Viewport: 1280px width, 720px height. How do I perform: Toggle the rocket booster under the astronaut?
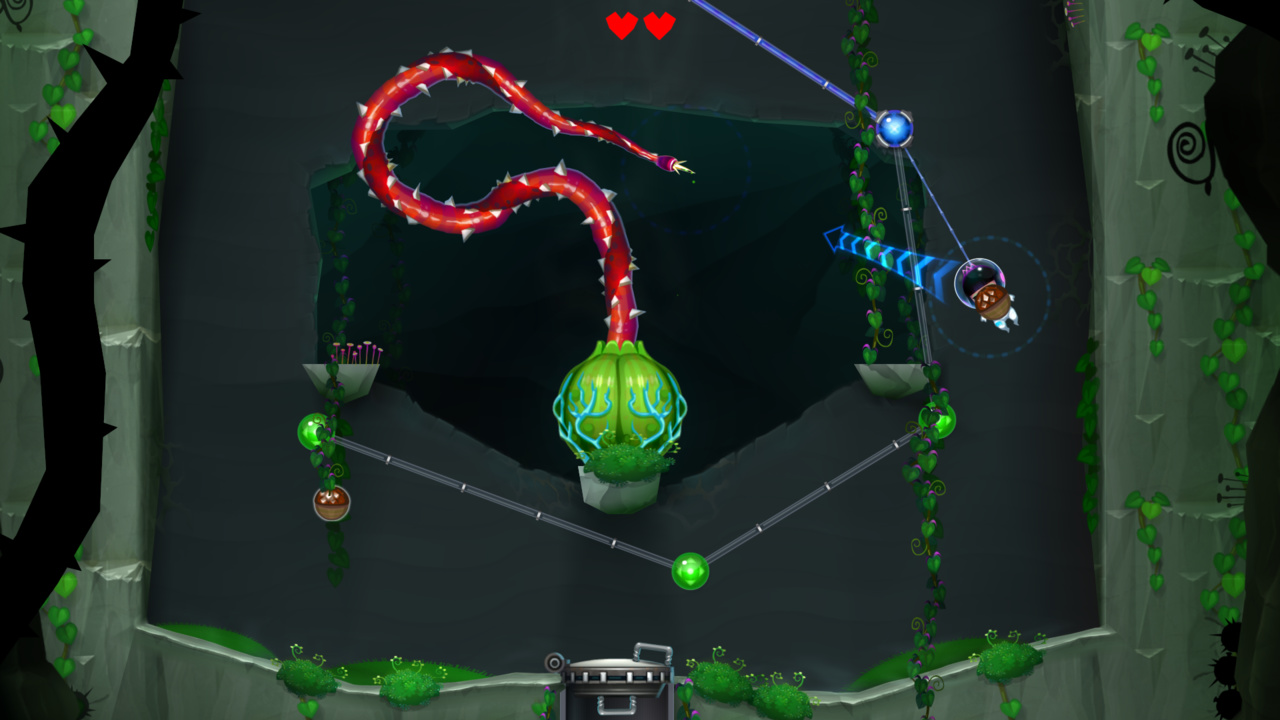click(x=1004, y=323)
